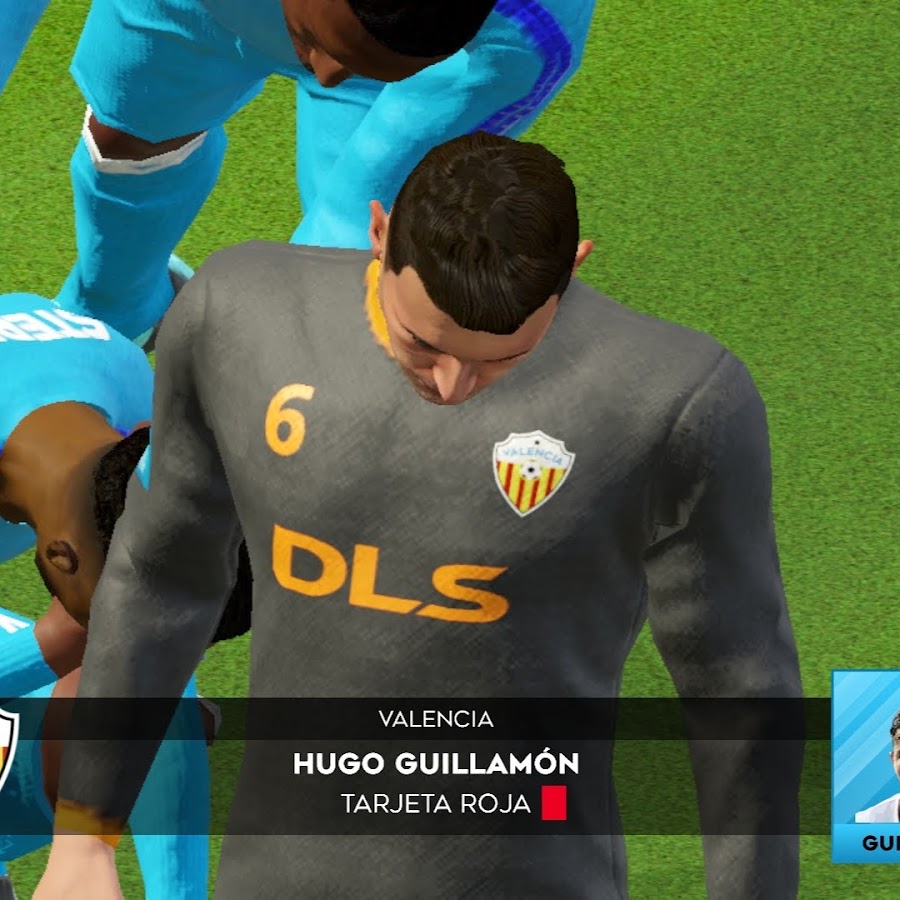Image resolution: width=900 pixels, height=900 pixels.
Task: Click the player portrait card beside the banner
Action: coord(868,764)
